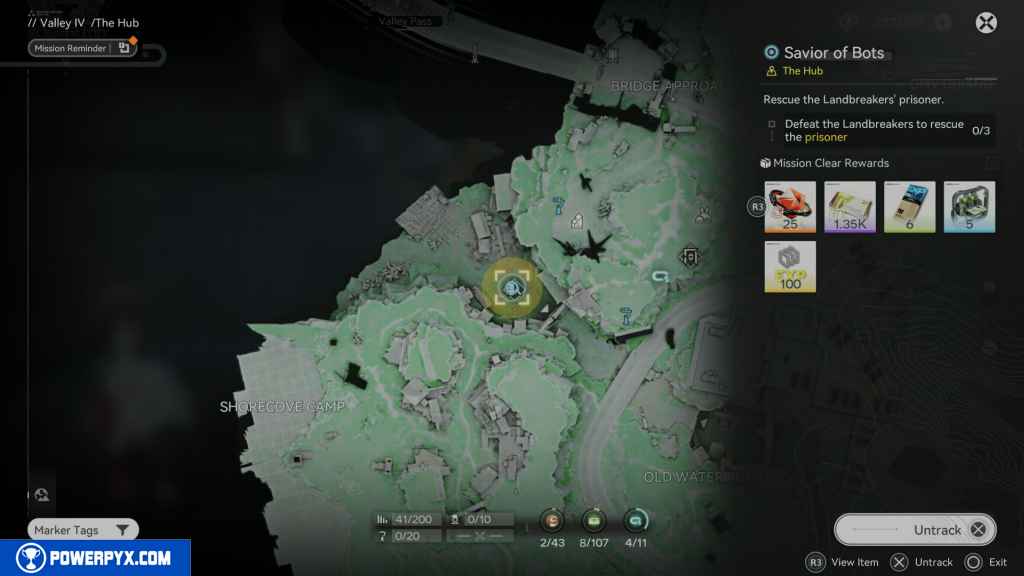Open the PowerPyx.com watermark logo
Image resolution: width=1024 pixels, height=576 pixels.
coord(94,558)
